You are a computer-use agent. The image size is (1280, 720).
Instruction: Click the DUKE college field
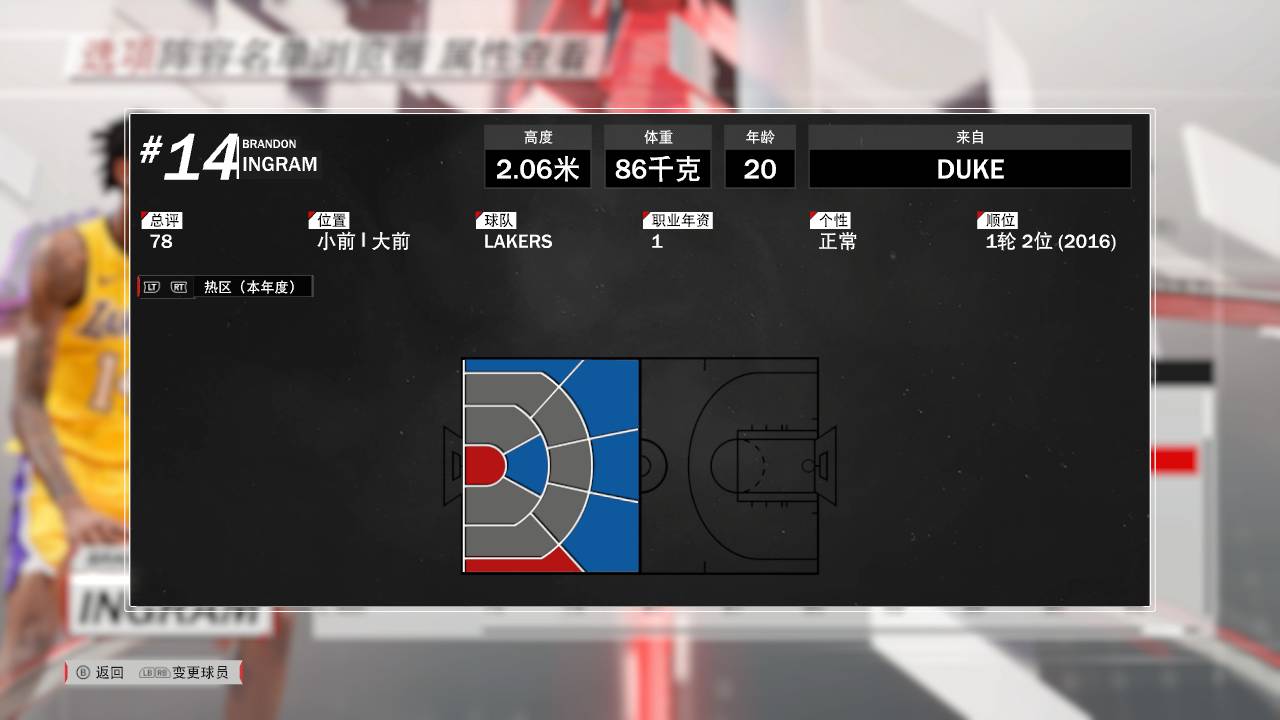coord(968,169)
